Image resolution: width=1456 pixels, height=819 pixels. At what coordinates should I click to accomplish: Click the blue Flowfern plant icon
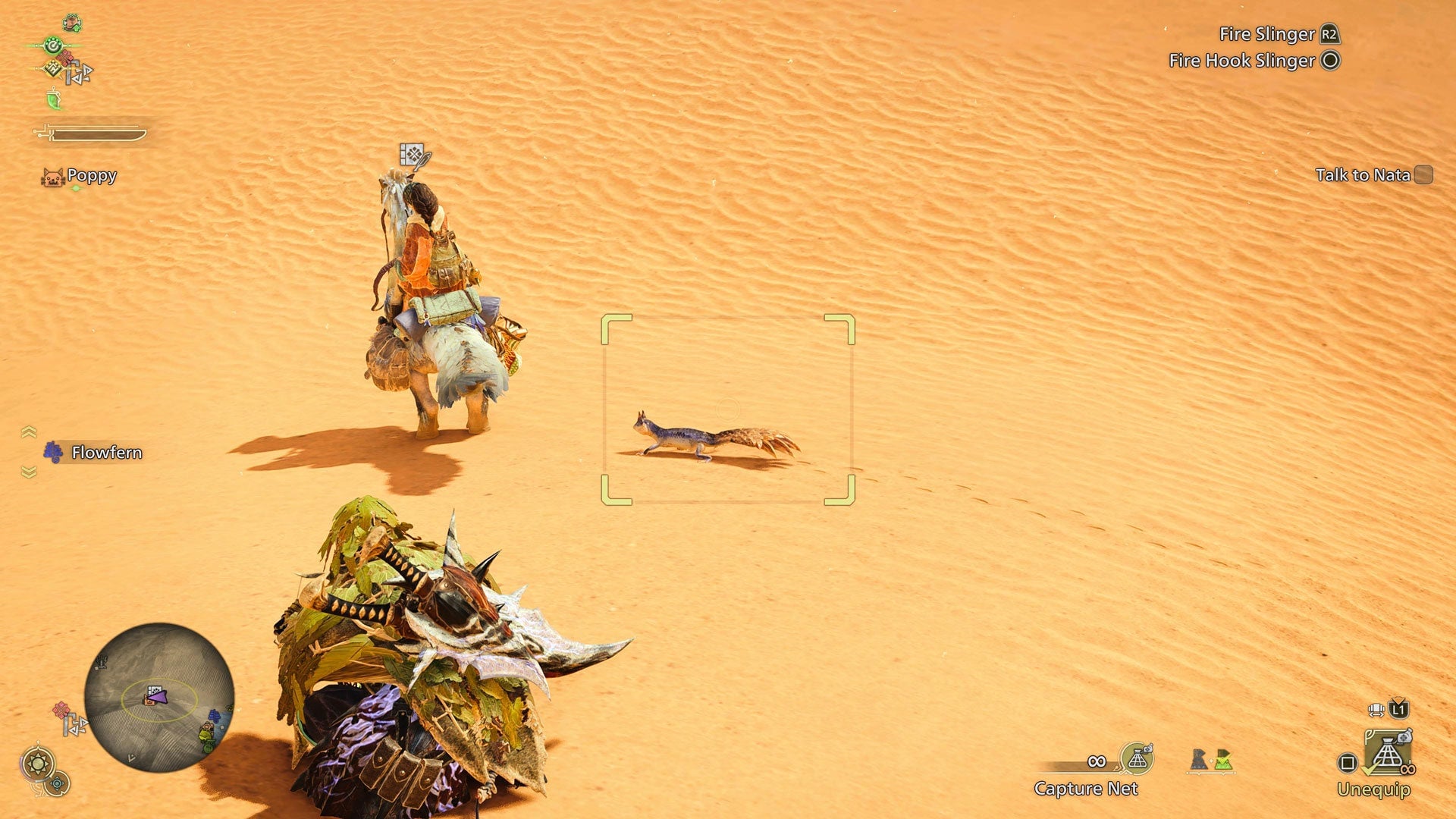click(x=53, y=452)
